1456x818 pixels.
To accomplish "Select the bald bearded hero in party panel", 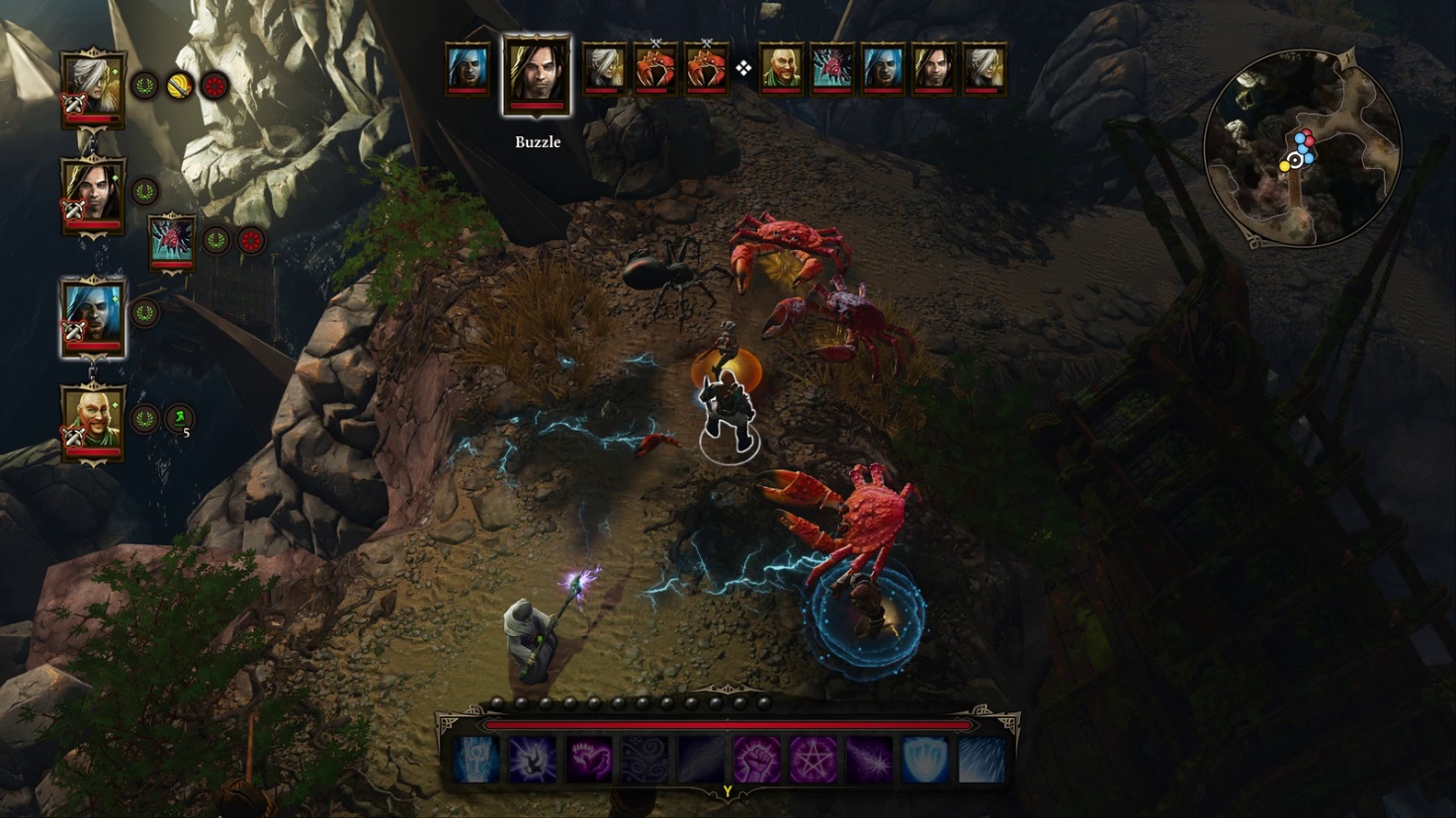I will [93, 420].
